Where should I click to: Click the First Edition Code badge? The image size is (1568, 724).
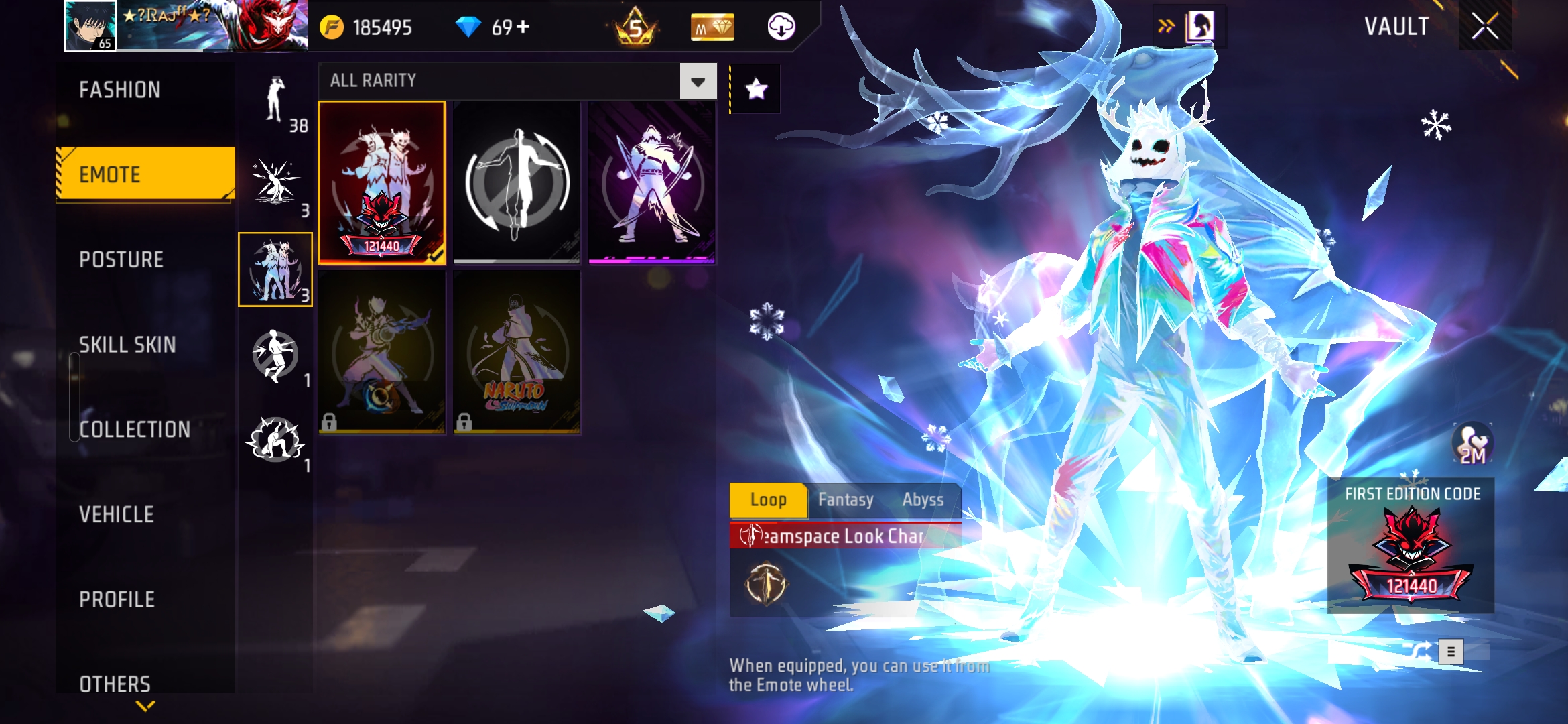point(1411,546)
